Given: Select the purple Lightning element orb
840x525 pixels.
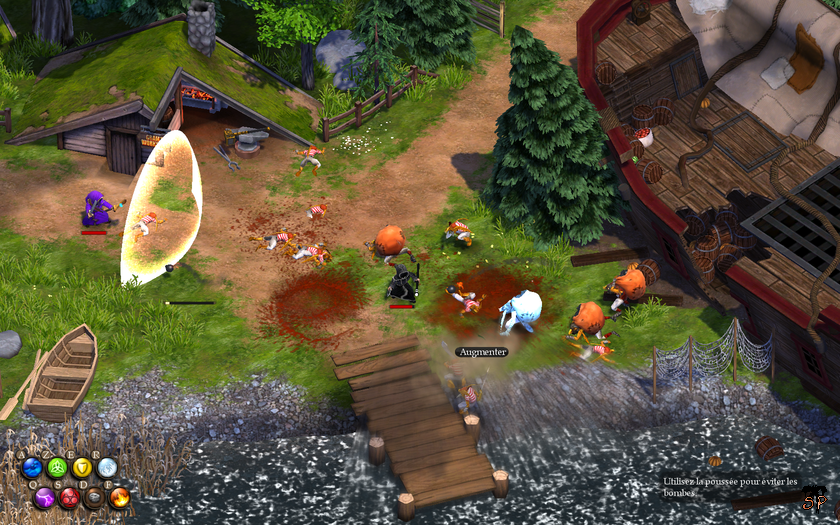Looking at the screenshot, I should (44, 496).
